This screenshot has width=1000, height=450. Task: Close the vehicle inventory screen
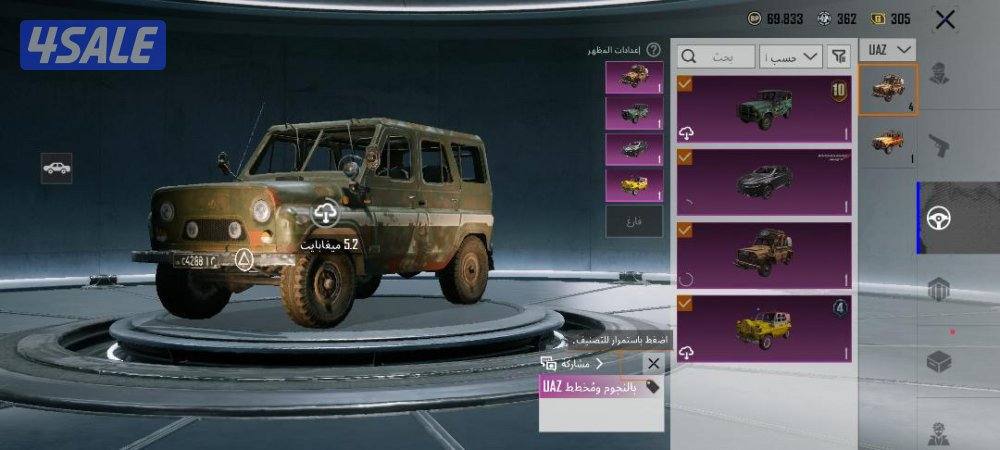click(x=944, y=18)
